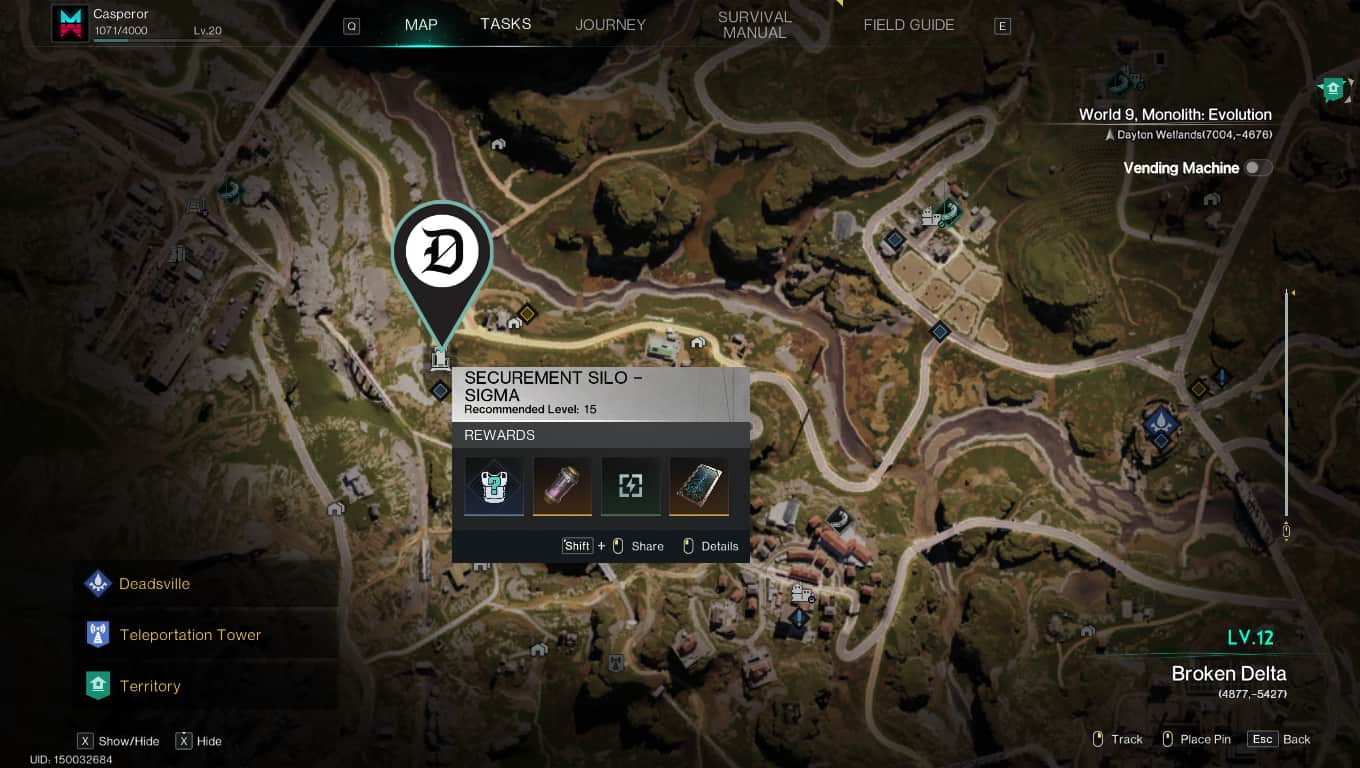1360x768 pixels.
Task: Open the Journey tab
Action: 610,25
